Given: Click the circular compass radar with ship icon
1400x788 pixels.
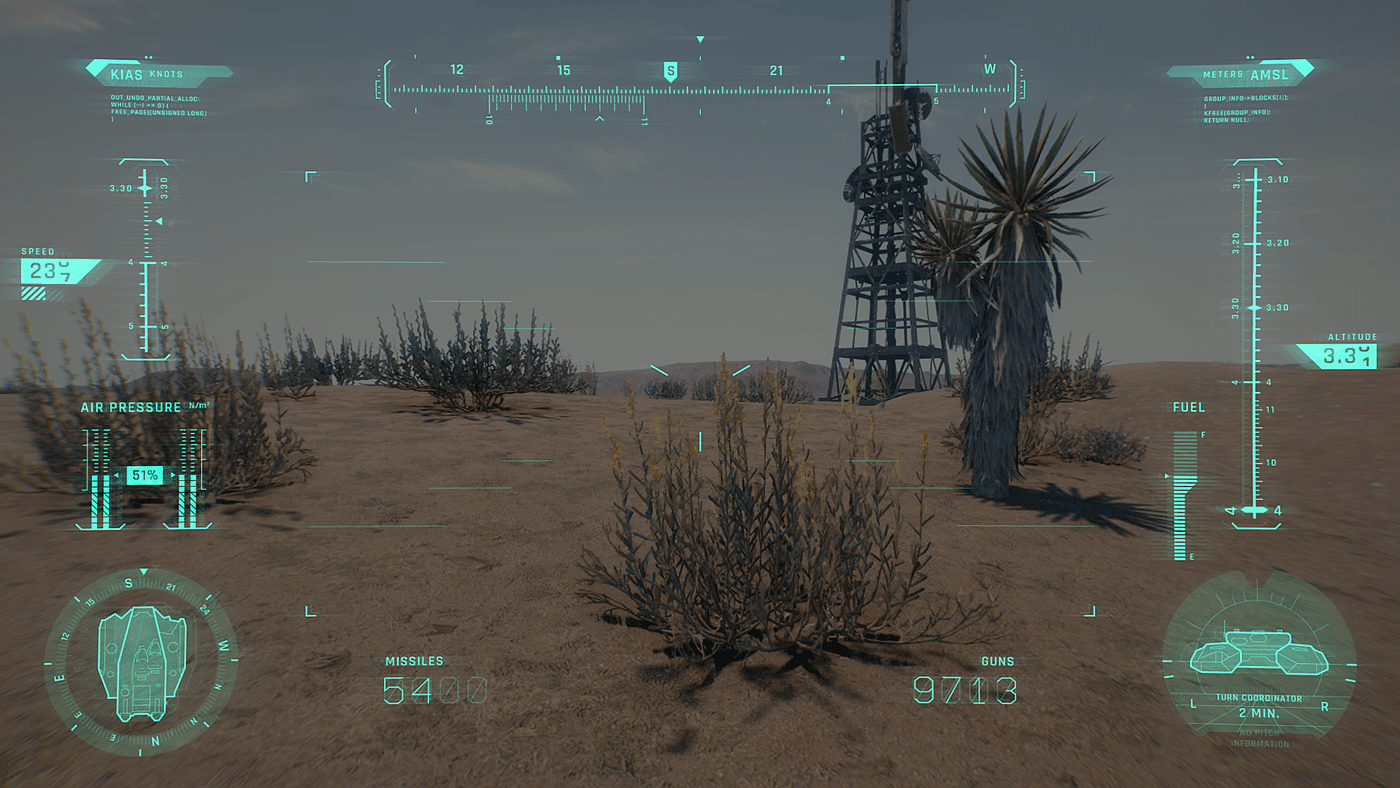Looking at the screenshot, I should pos(141,661).
